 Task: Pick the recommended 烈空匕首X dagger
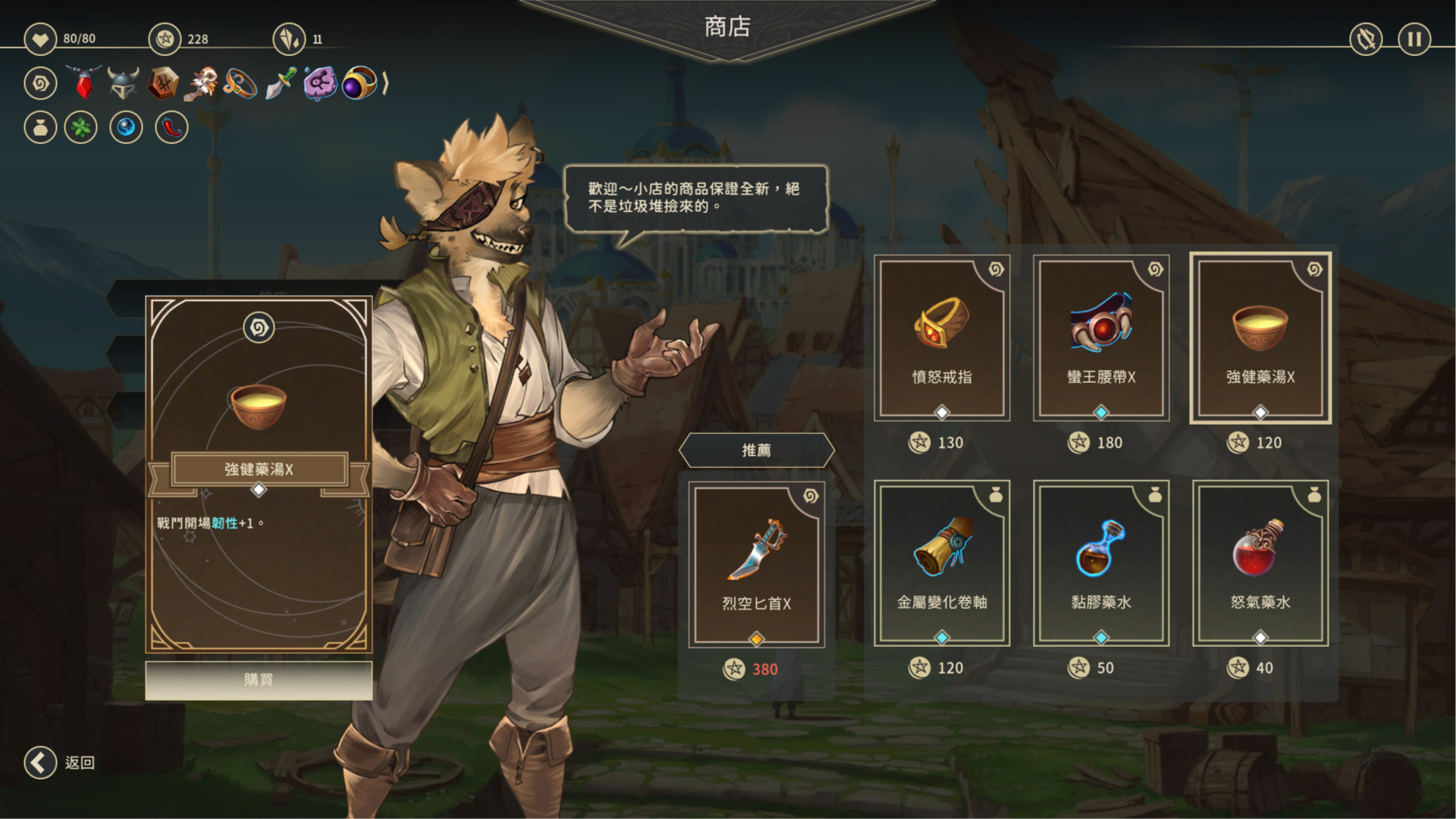[756, 566]
